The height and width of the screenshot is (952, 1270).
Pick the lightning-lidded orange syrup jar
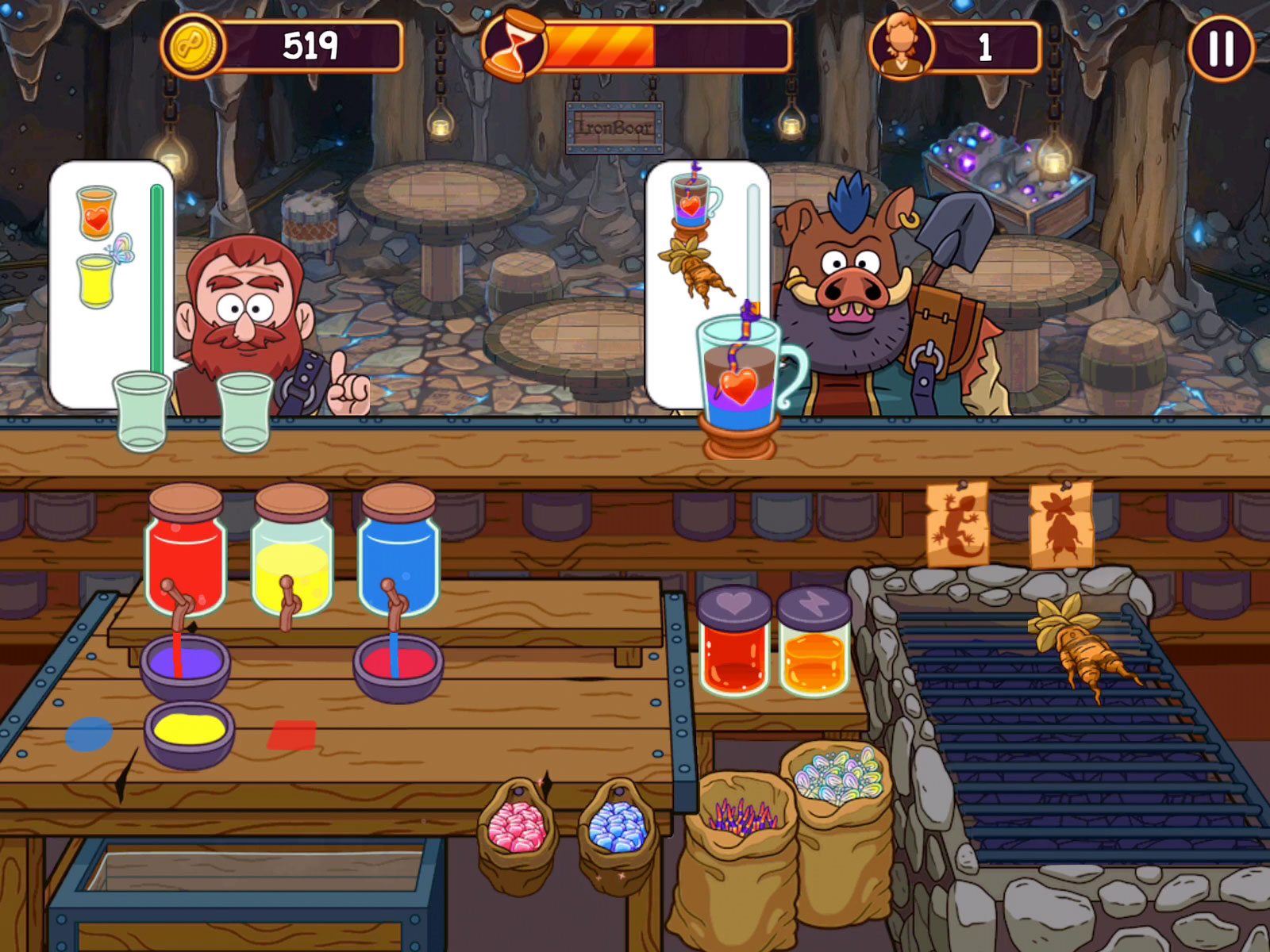tap(814, 644)
